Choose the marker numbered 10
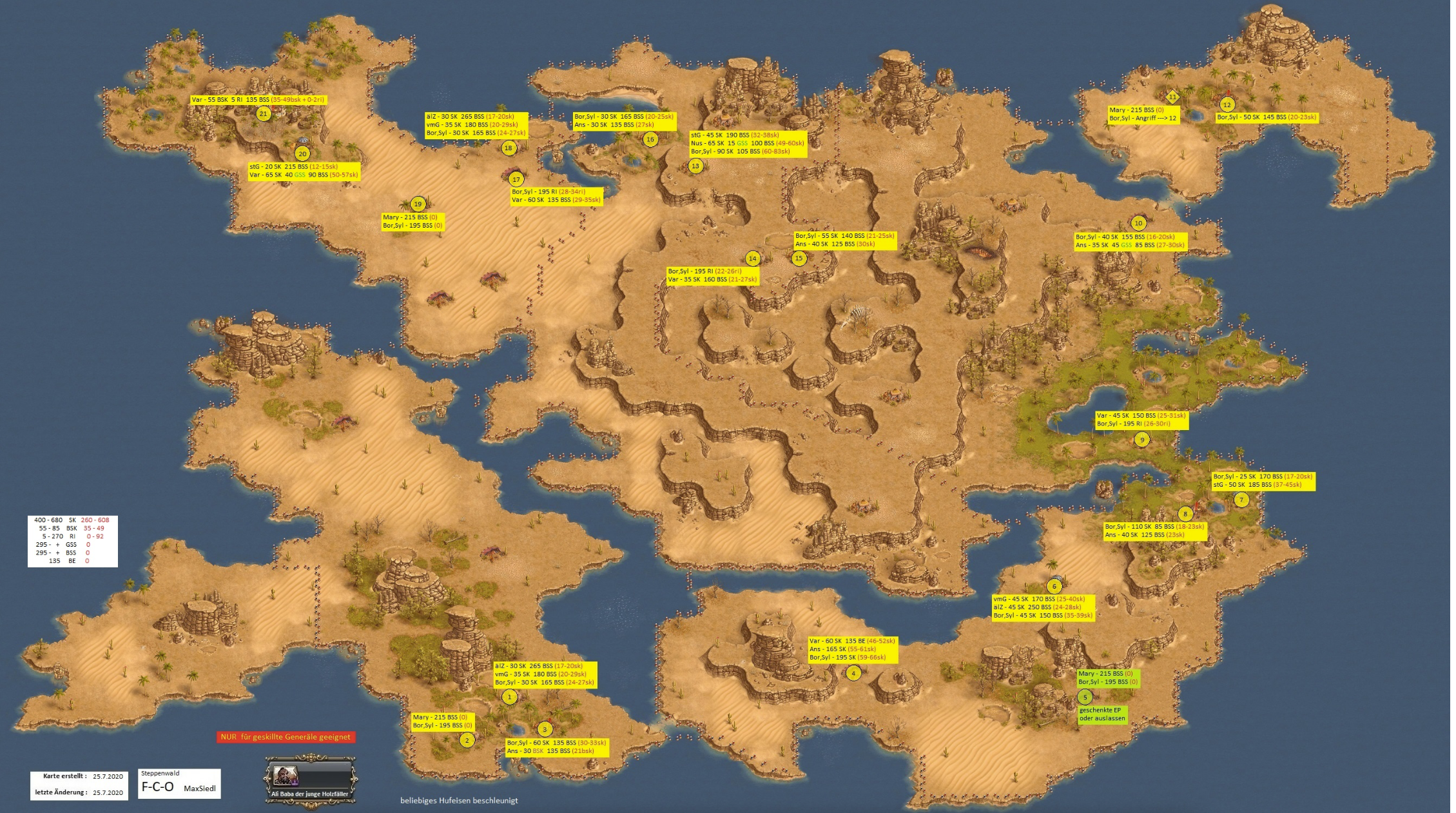 tap(1138, 223)
